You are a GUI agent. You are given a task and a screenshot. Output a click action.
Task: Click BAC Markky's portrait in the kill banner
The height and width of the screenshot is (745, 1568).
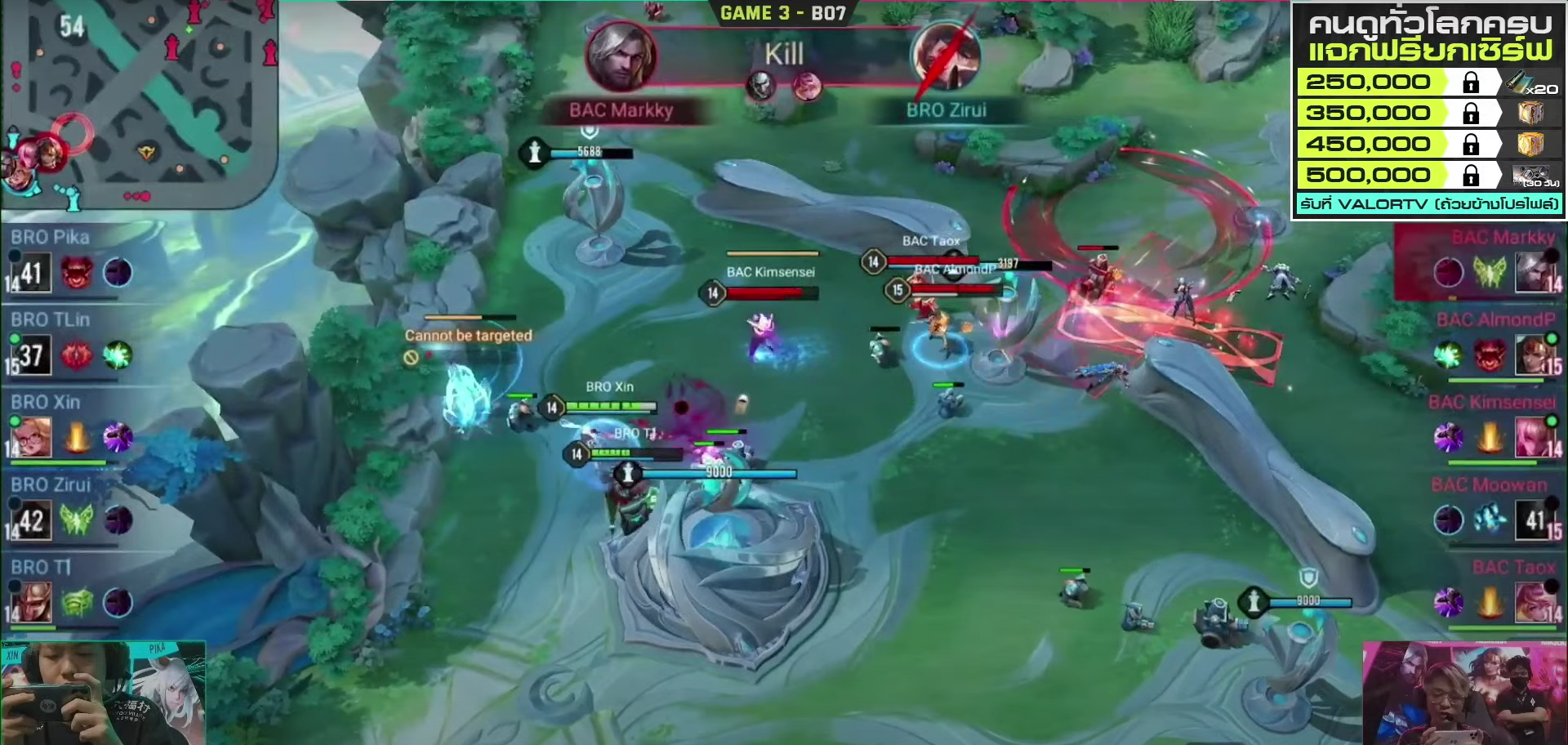pyautogui.click(x=621, y=56)
